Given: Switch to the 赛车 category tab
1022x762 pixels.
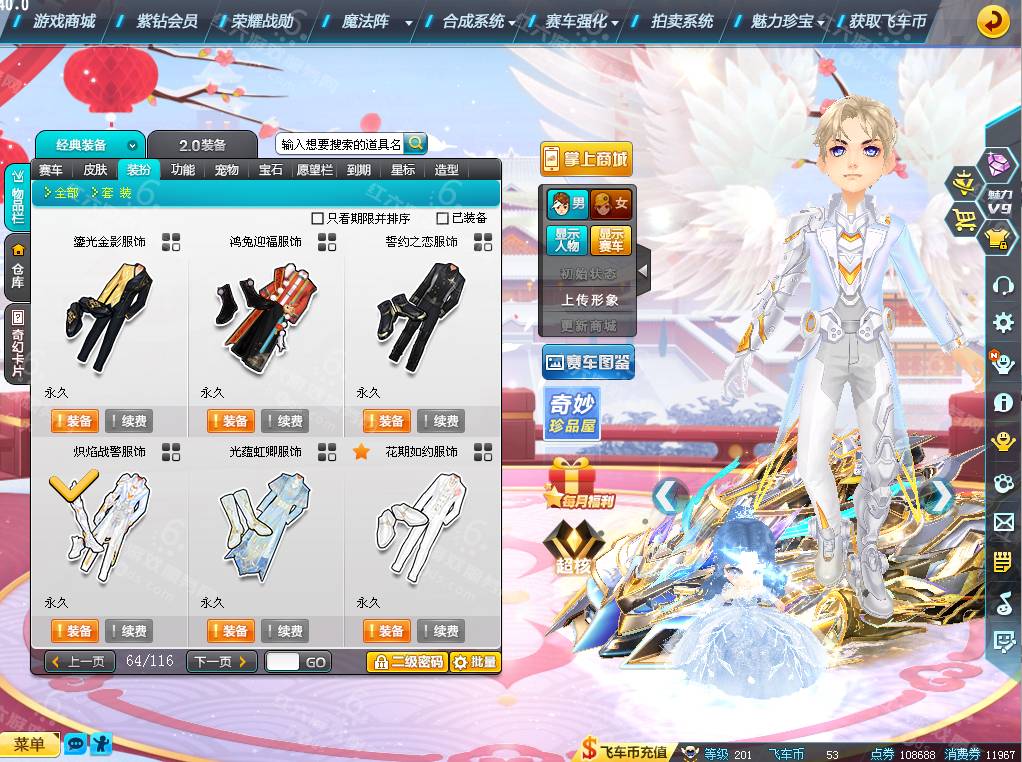Looking at the screenshot, I should [x=51, y=170].
